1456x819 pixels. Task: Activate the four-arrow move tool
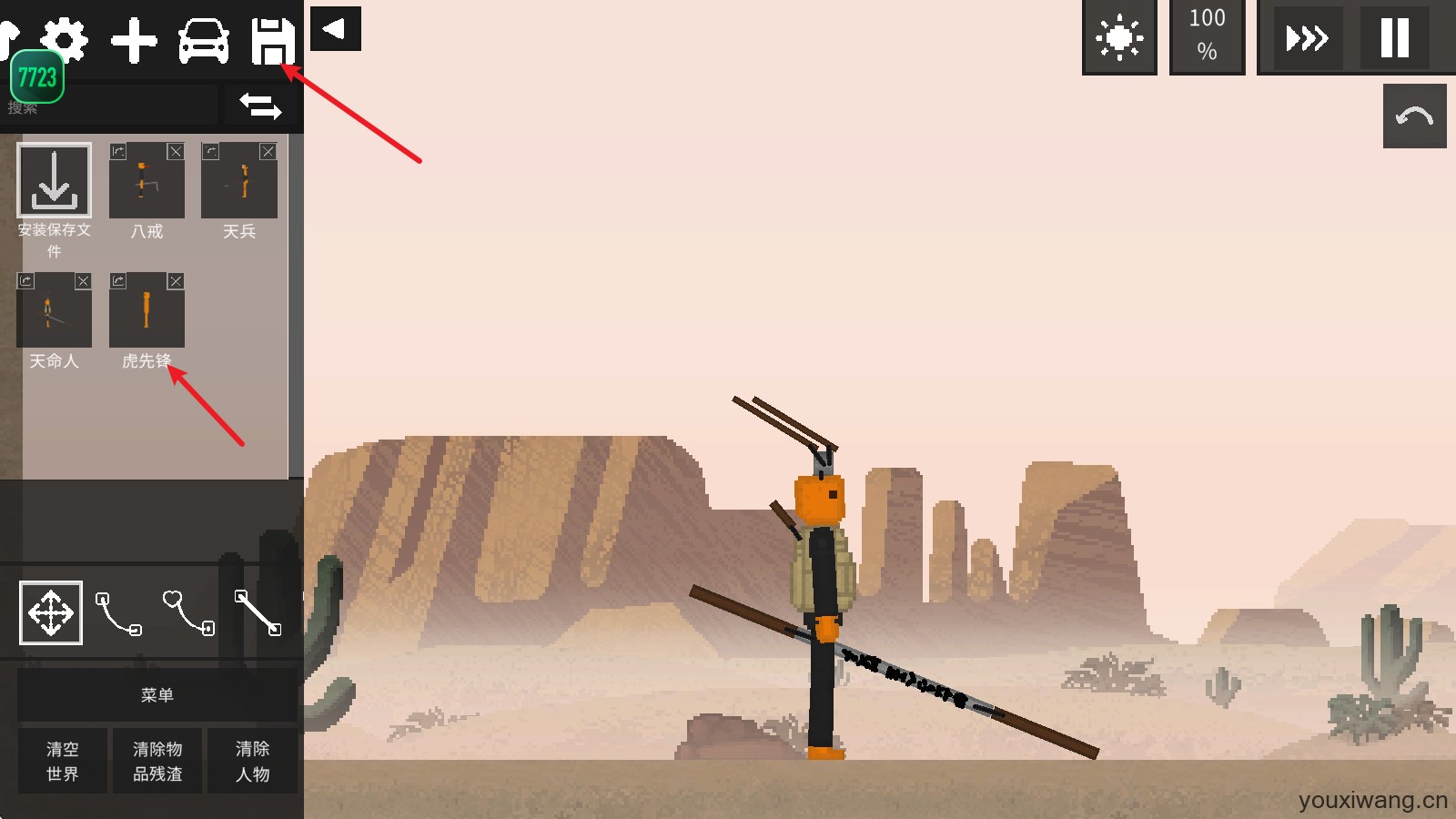click(x=51, y=612)
